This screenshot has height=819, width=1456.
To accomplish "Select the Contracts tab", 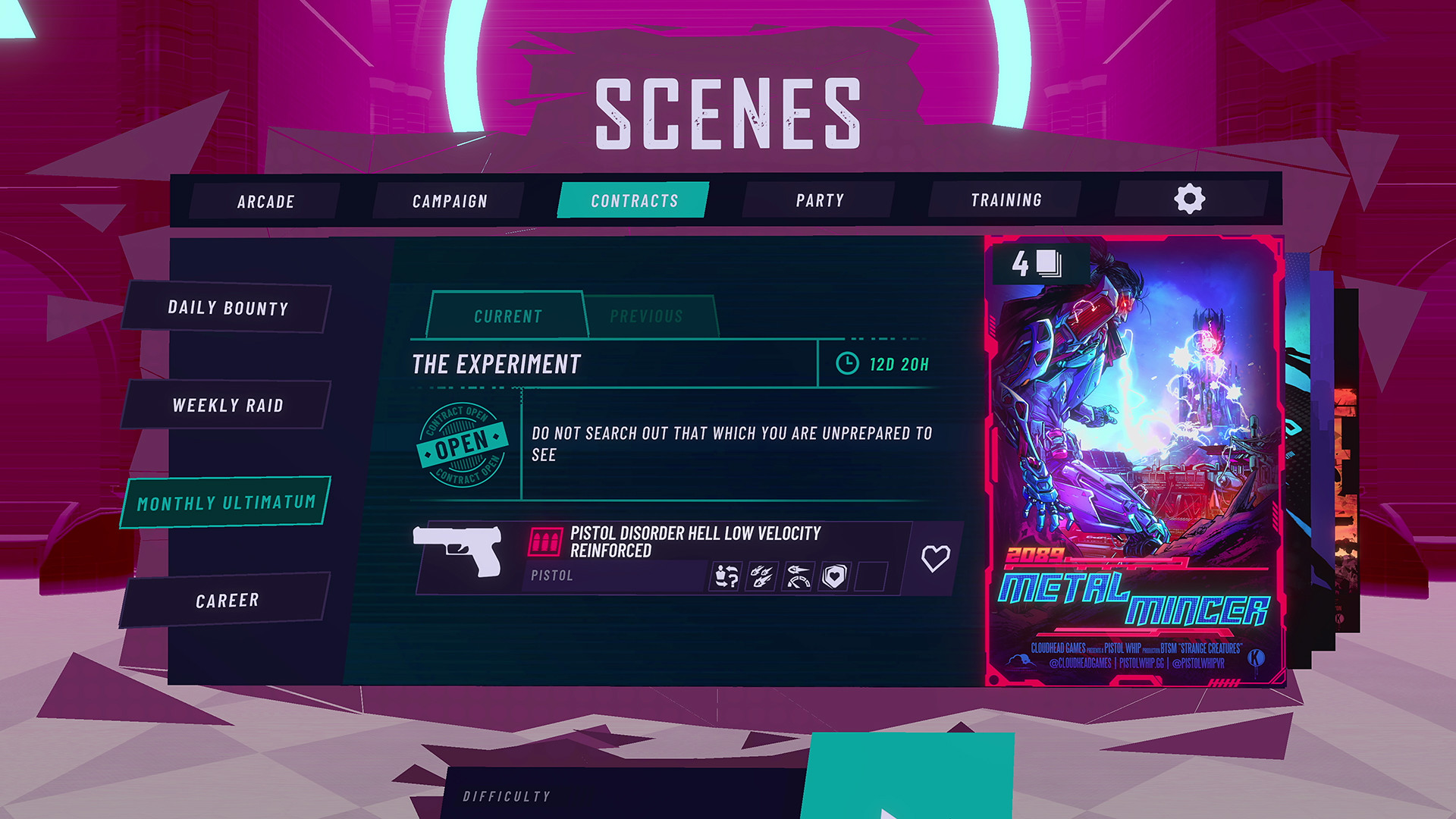I will point(634,201).
